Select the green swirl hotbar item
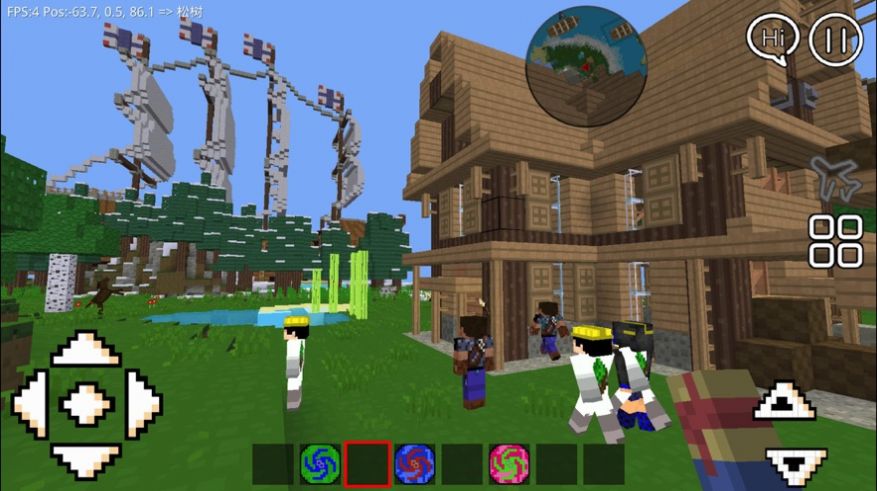877x491 pixels. click(320, 464)
